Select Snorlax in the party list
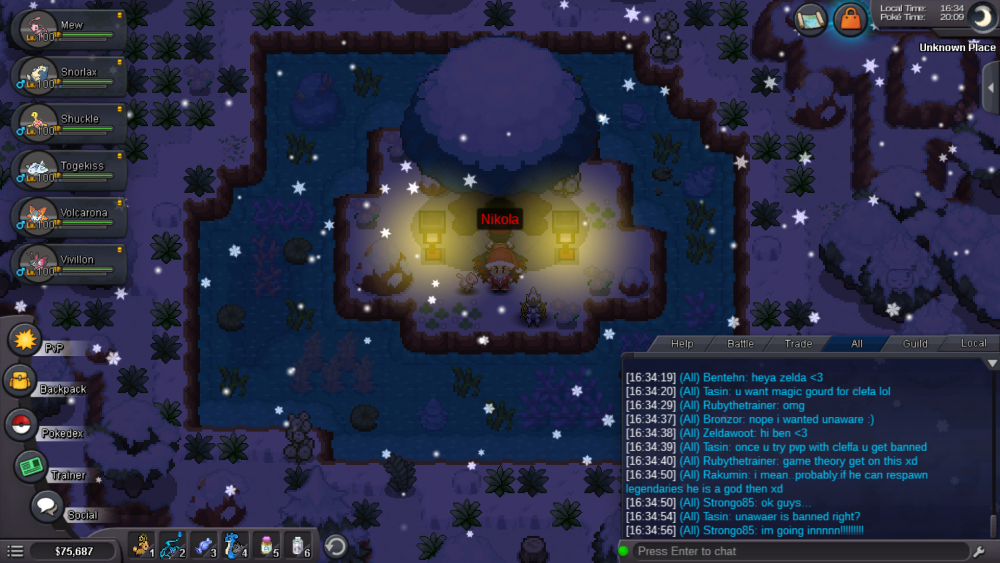1000x563 pixels. pyautogui.click(x=68, y=77)
